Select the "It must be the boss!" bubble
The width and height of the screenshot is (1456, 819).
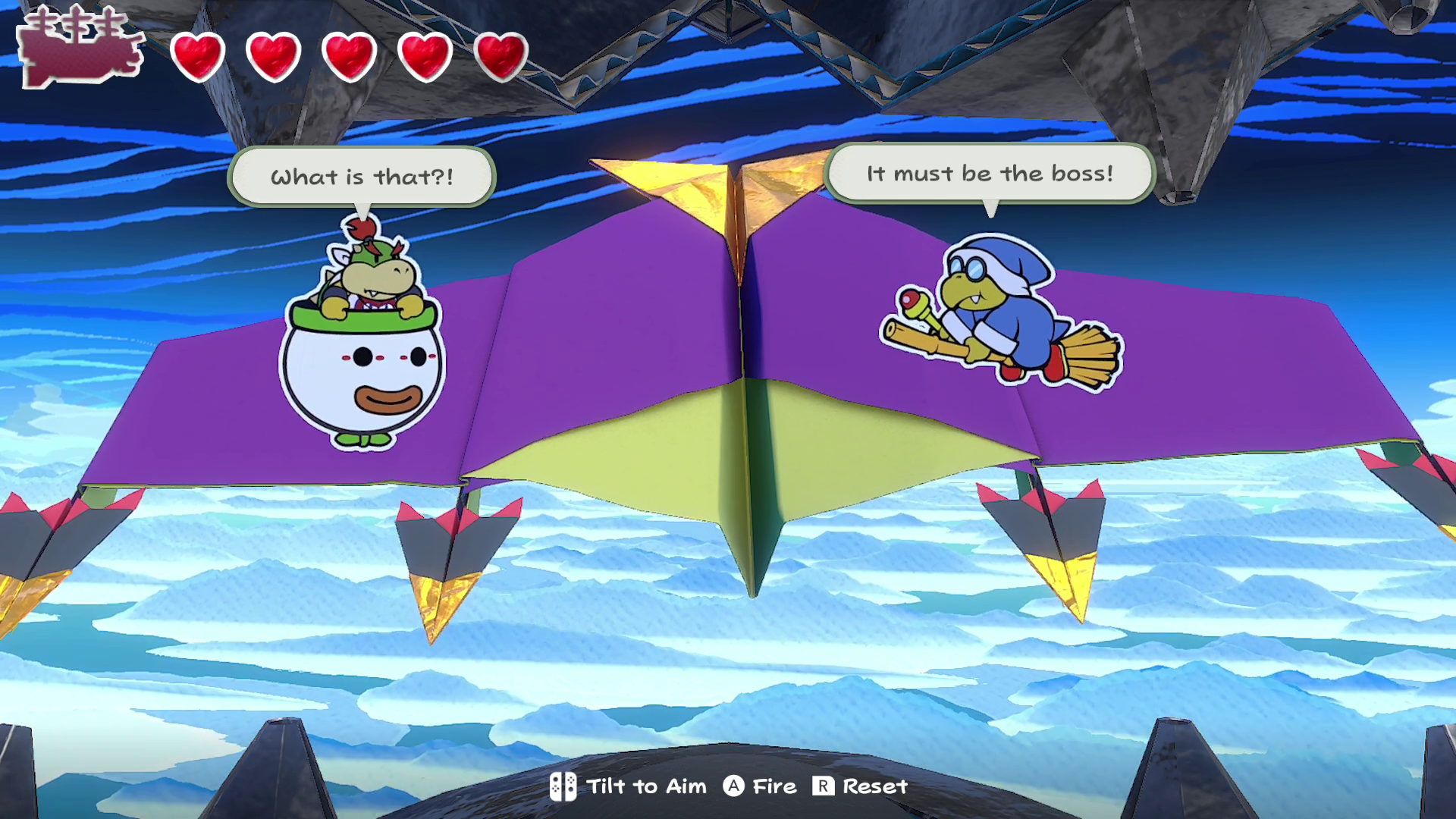pyautogui.click(x=990, y=174)
